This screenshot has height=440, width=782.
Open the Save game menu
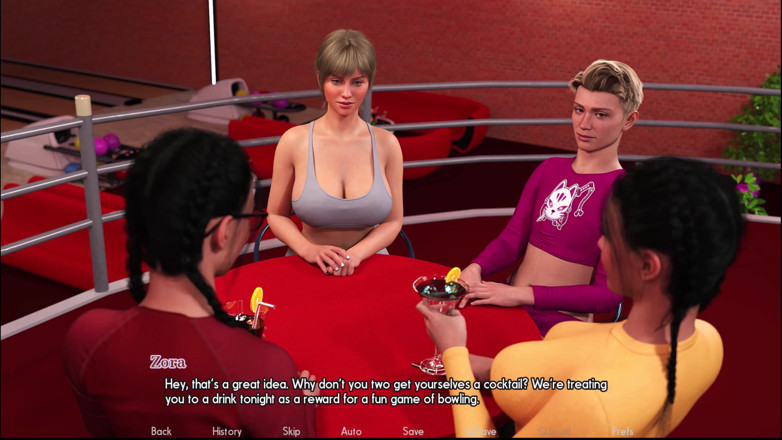point(413,431)
